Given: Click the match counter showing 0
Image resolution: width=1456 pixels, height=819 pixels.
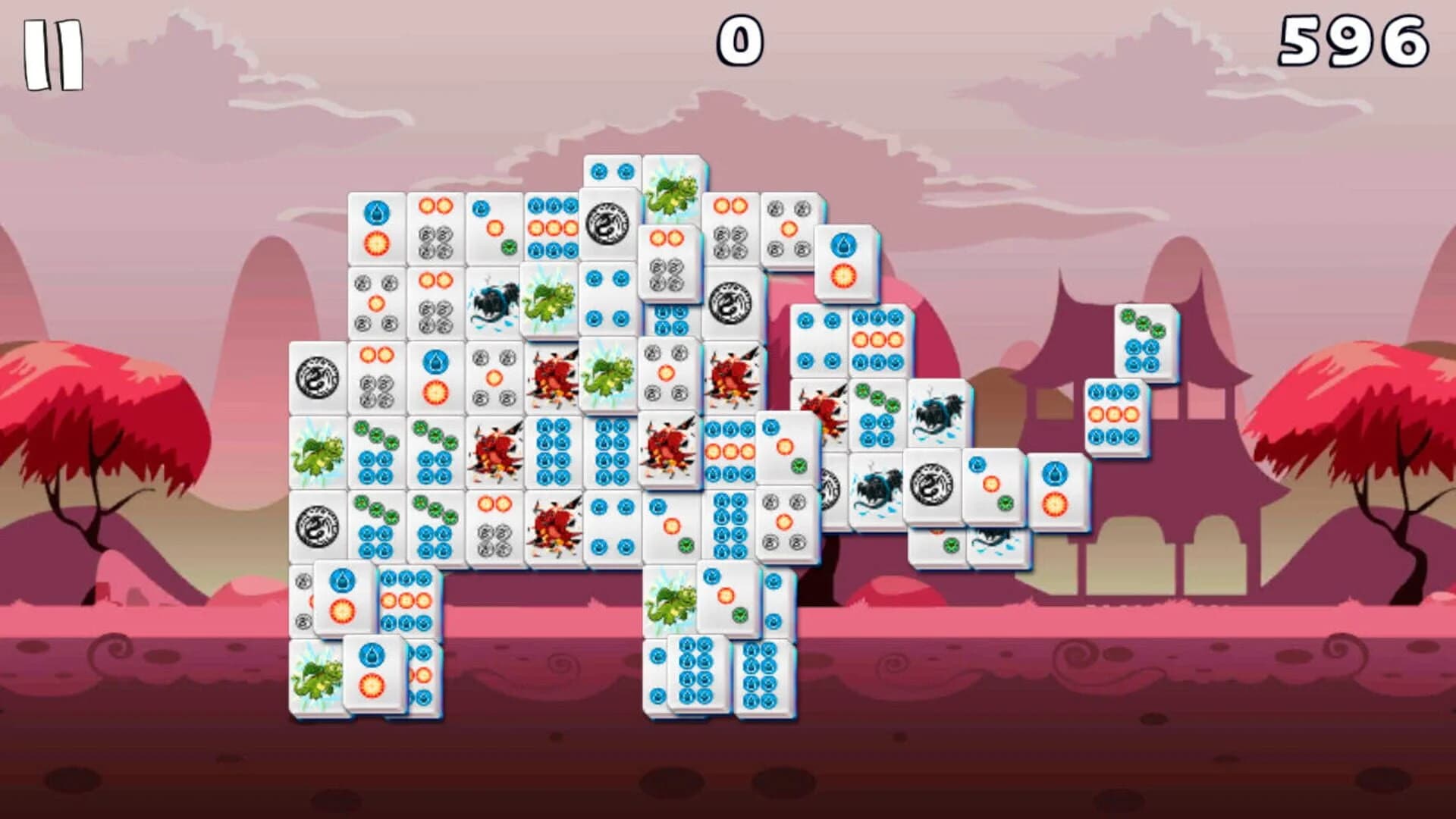Looking at the screenshot, I should 739,38.
